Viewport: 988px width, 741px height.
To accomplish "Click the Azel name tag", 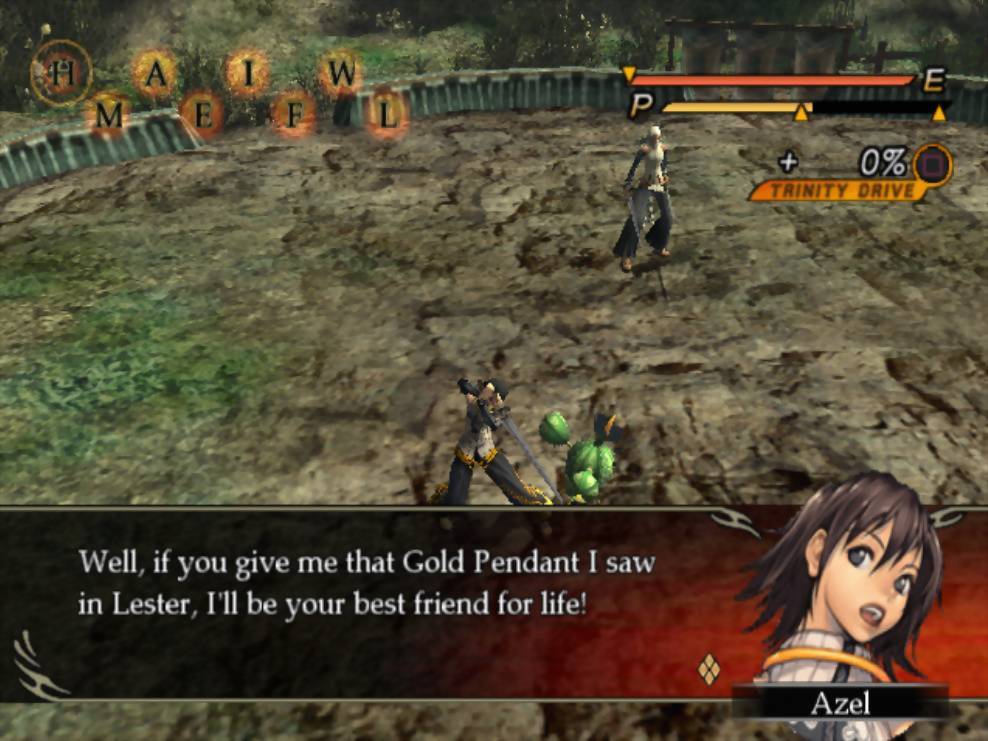I will click(840, 702).
